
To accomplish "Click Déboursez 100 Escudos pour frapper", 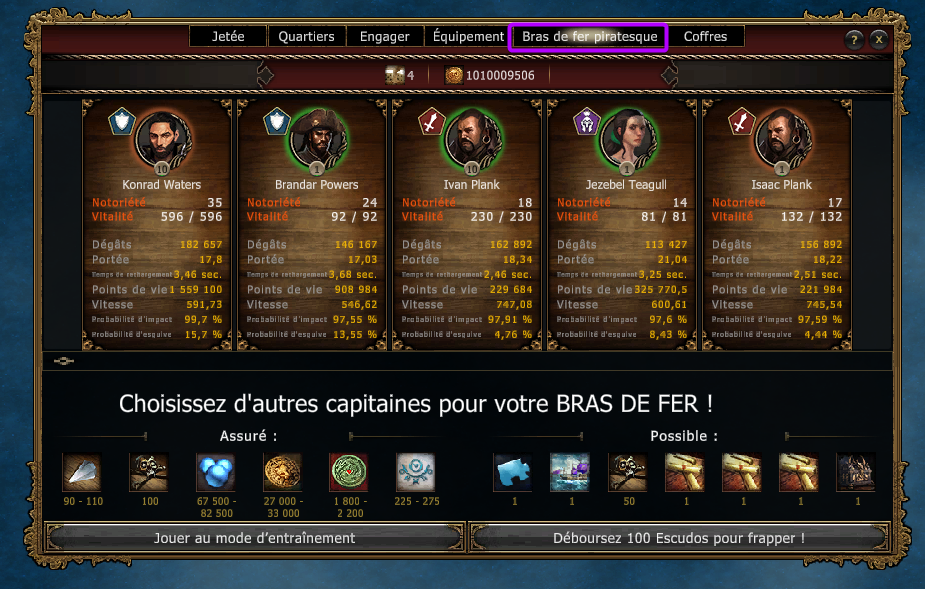I will click(679, 538).
